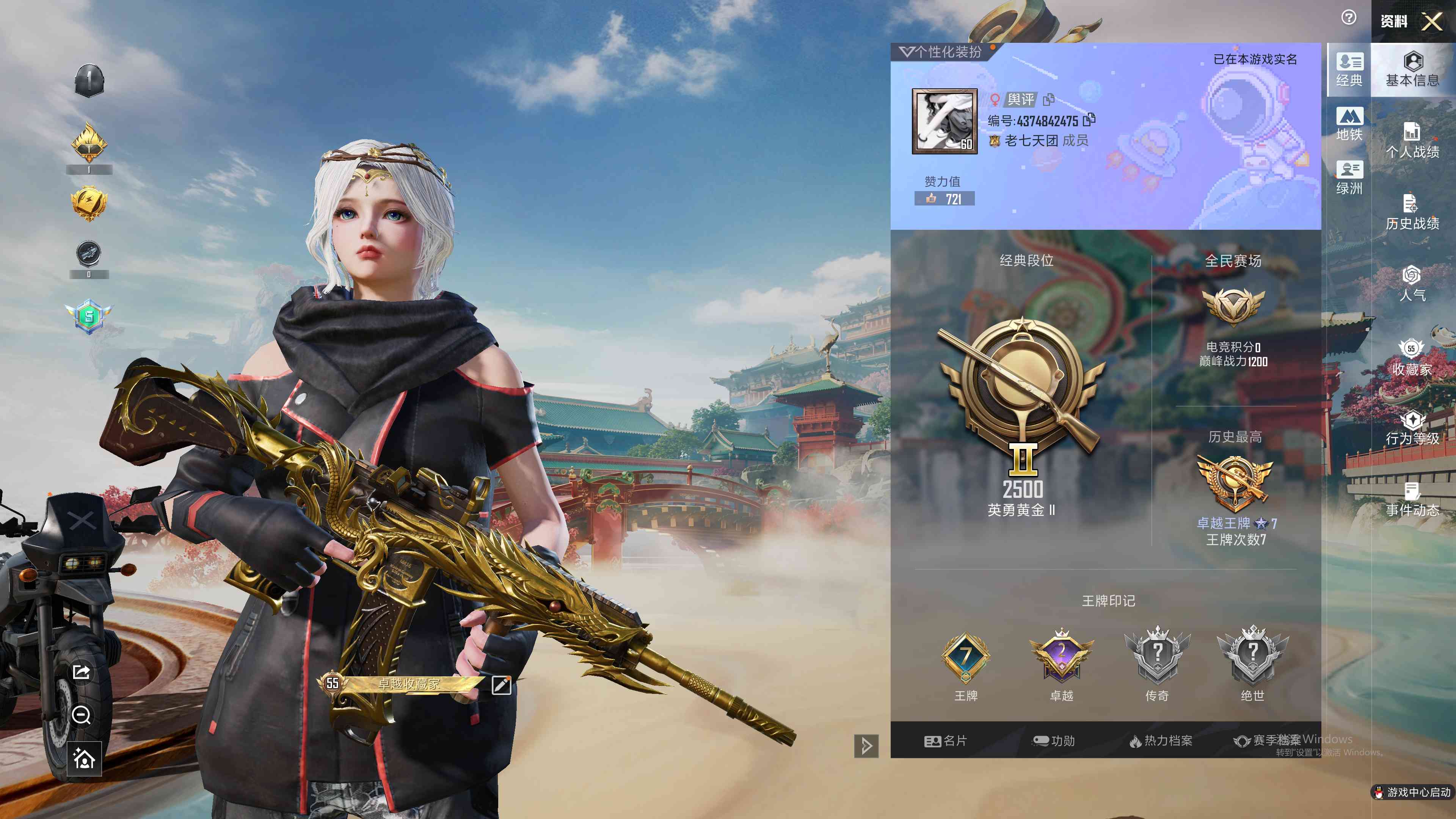View the 历史战绩 page
Viewport: 1456px width, 819px height.
click(x=1412, y=212)
